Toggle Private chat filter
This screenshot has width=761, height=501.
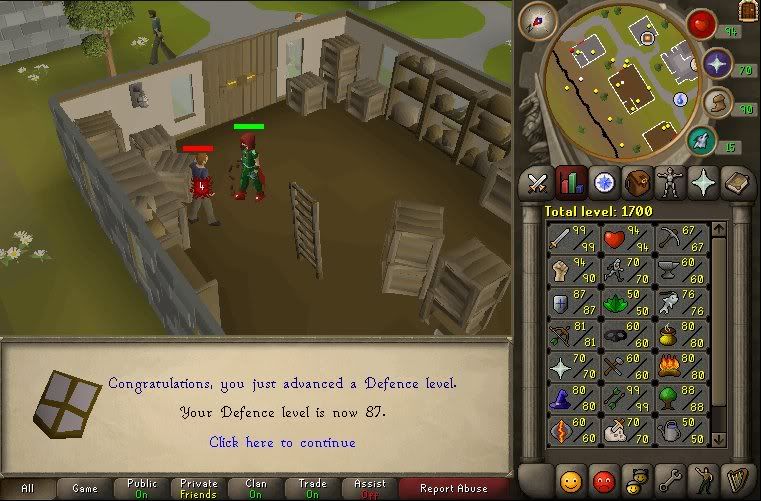click(x=199, y=489)
